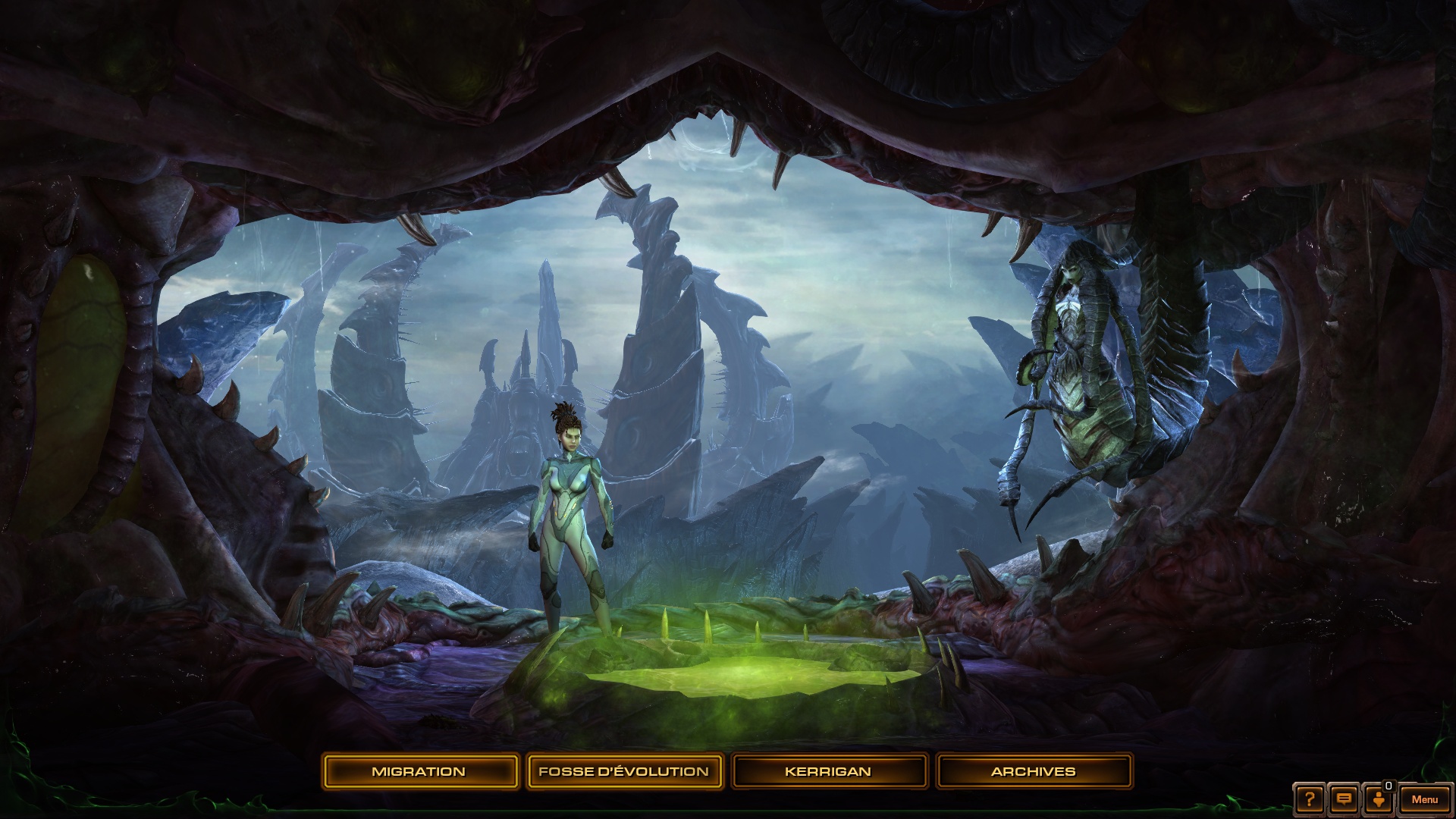
Task: Open the game Menu
Action: 1425,799
